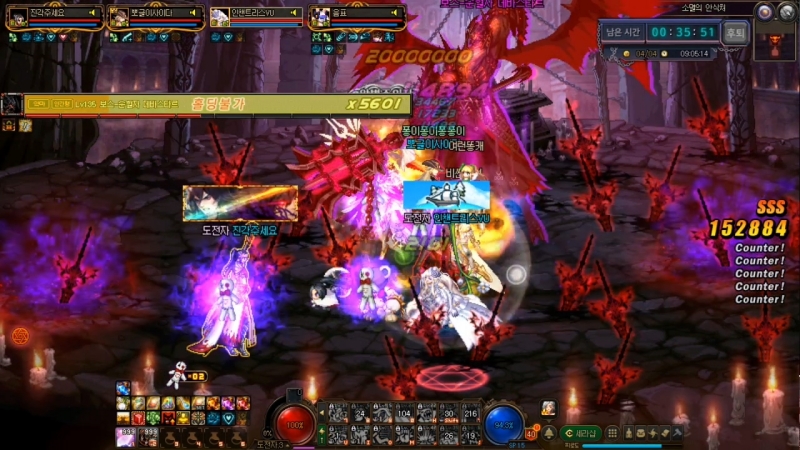The height and width of the screenshot is (450, 800).
Task: Open the 세리샵 shop button
Action: click(x=581, y=433)
